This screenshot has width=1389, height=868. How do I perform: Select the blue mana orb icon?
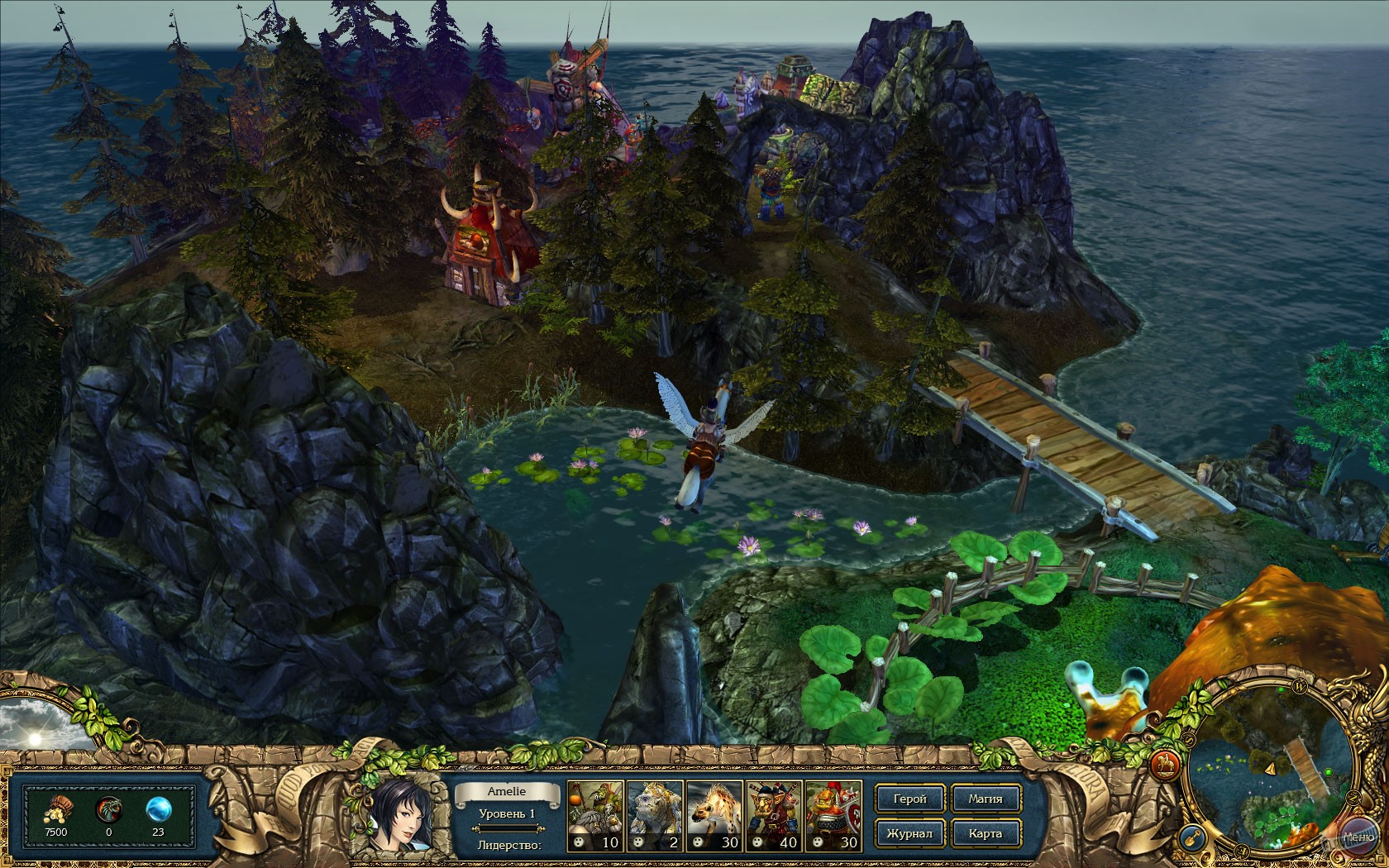pyautogui.click(x=160, y=809)
